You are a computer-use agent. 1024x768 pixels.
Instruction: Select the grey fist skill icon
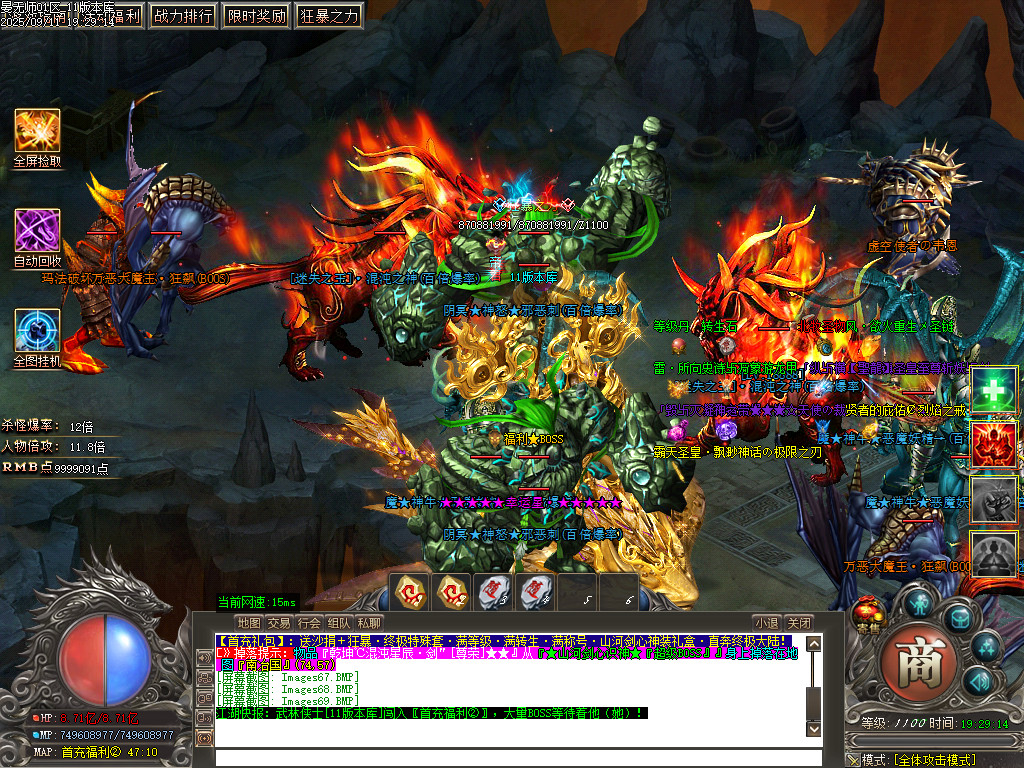[994, 499]
